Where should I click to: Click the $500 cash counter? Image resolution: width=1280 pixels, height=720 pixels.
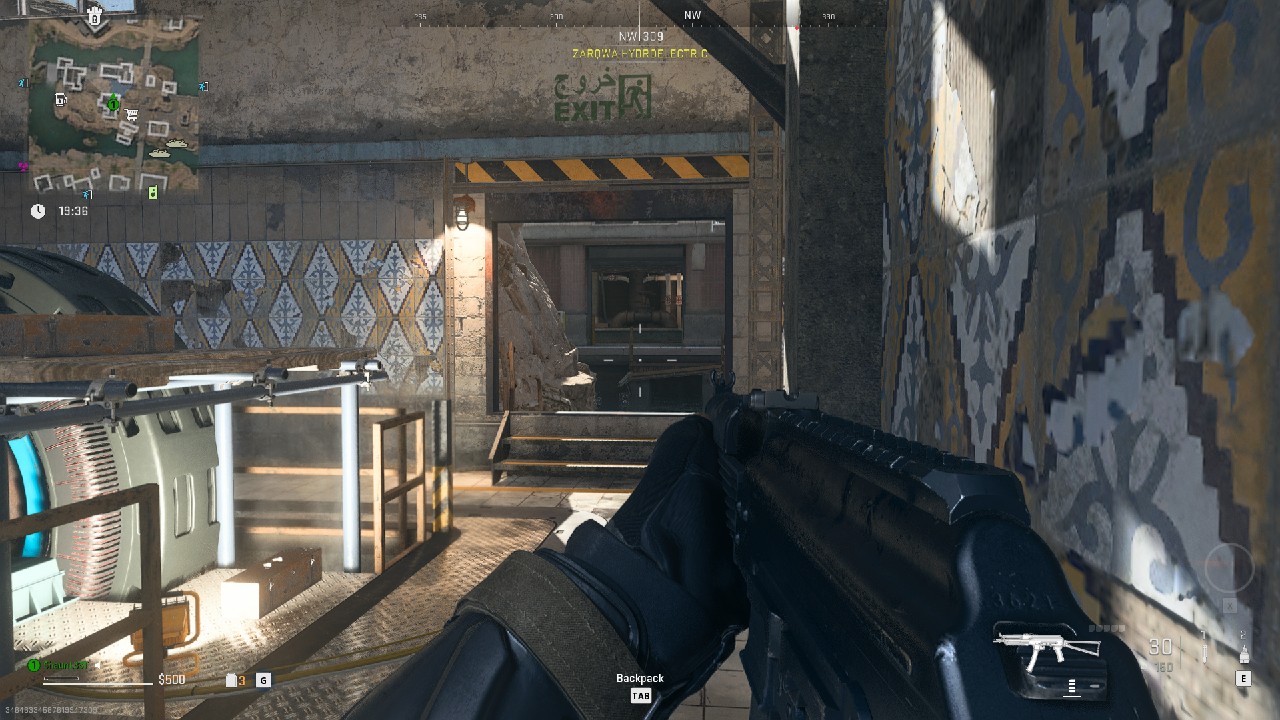(172, 680)
